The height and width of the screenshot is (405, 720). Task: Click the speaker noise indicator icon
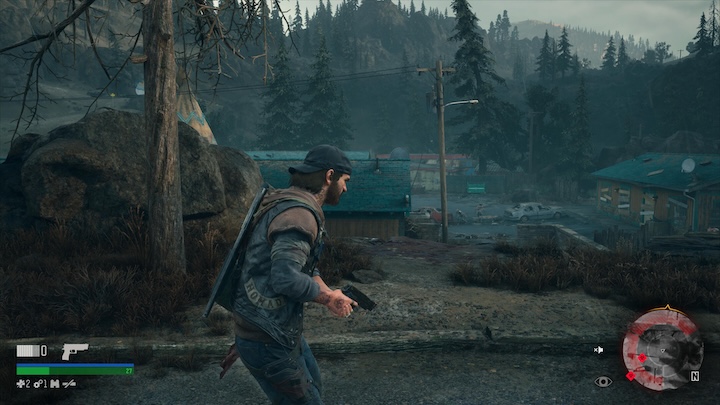point(598,350)
